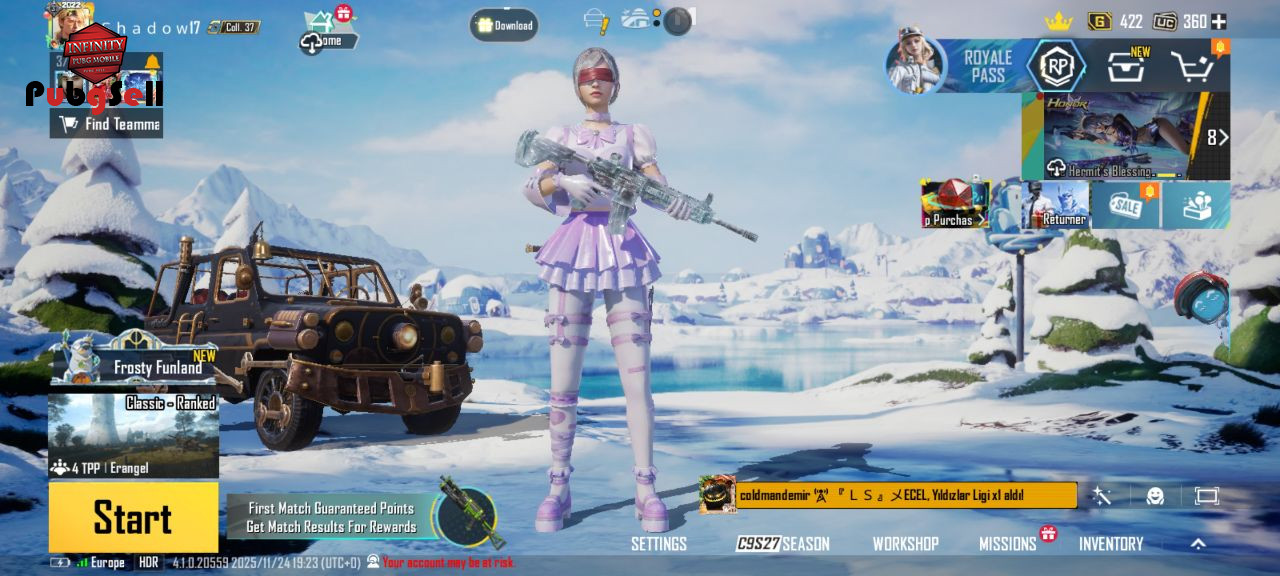Go to the Workshop
The height and width of the screenshot is (576, 1280).
[x=905, y=544]
